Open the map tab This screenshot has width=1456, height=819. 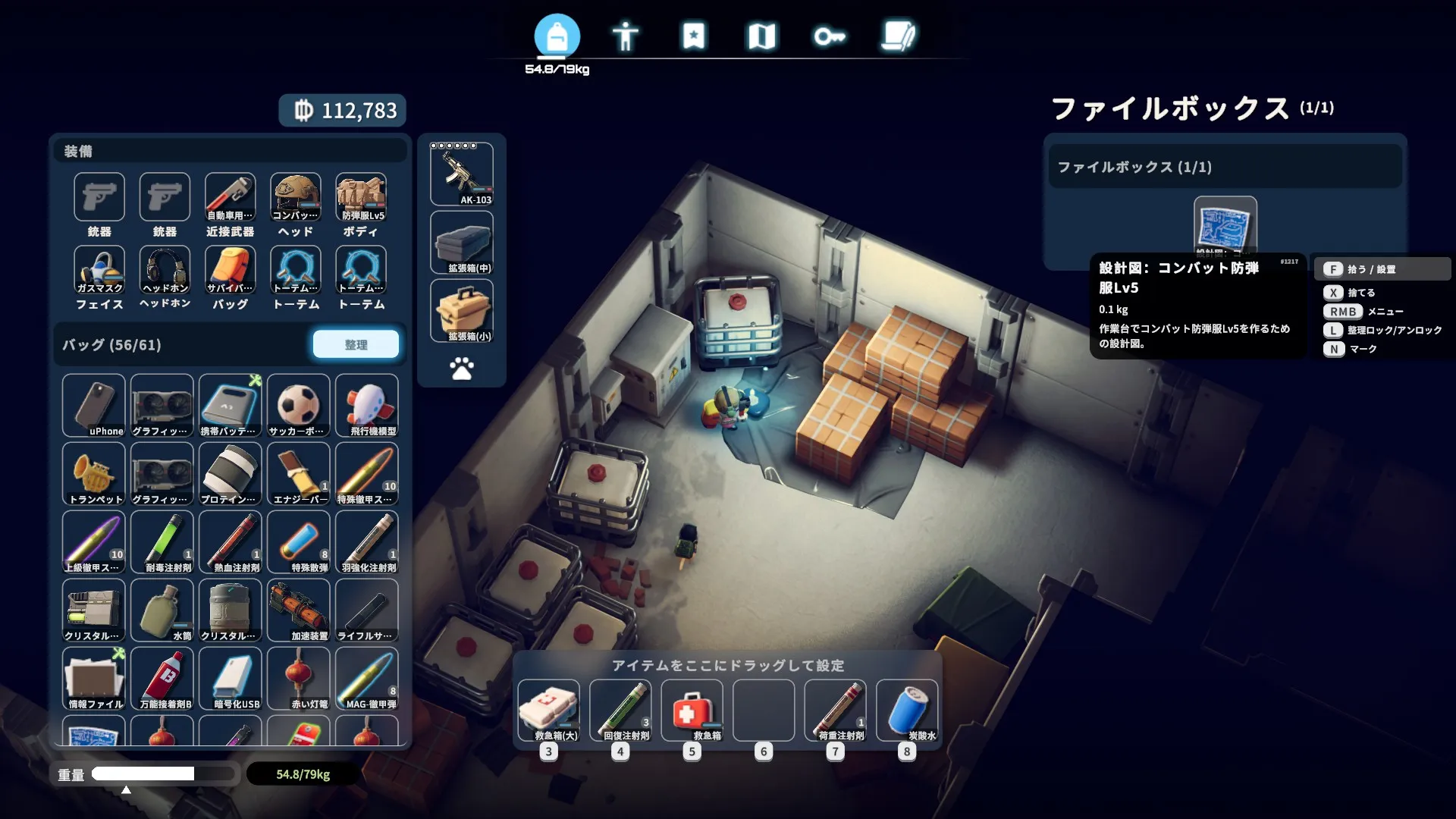pyautogui.click(x=761, y=36)
